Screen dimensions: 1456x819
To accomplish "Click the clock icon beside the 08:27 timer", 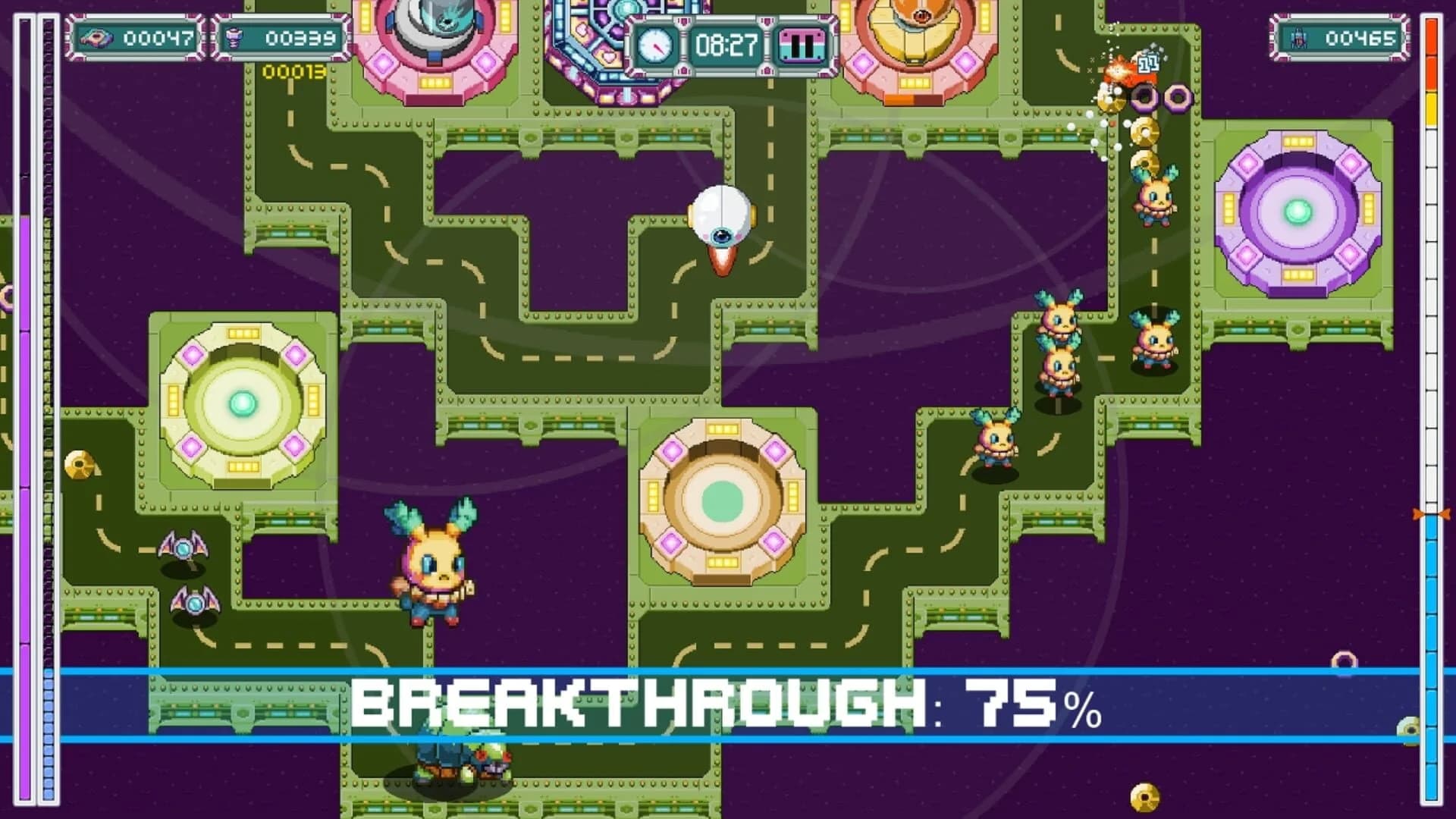I will coord(657,45).
